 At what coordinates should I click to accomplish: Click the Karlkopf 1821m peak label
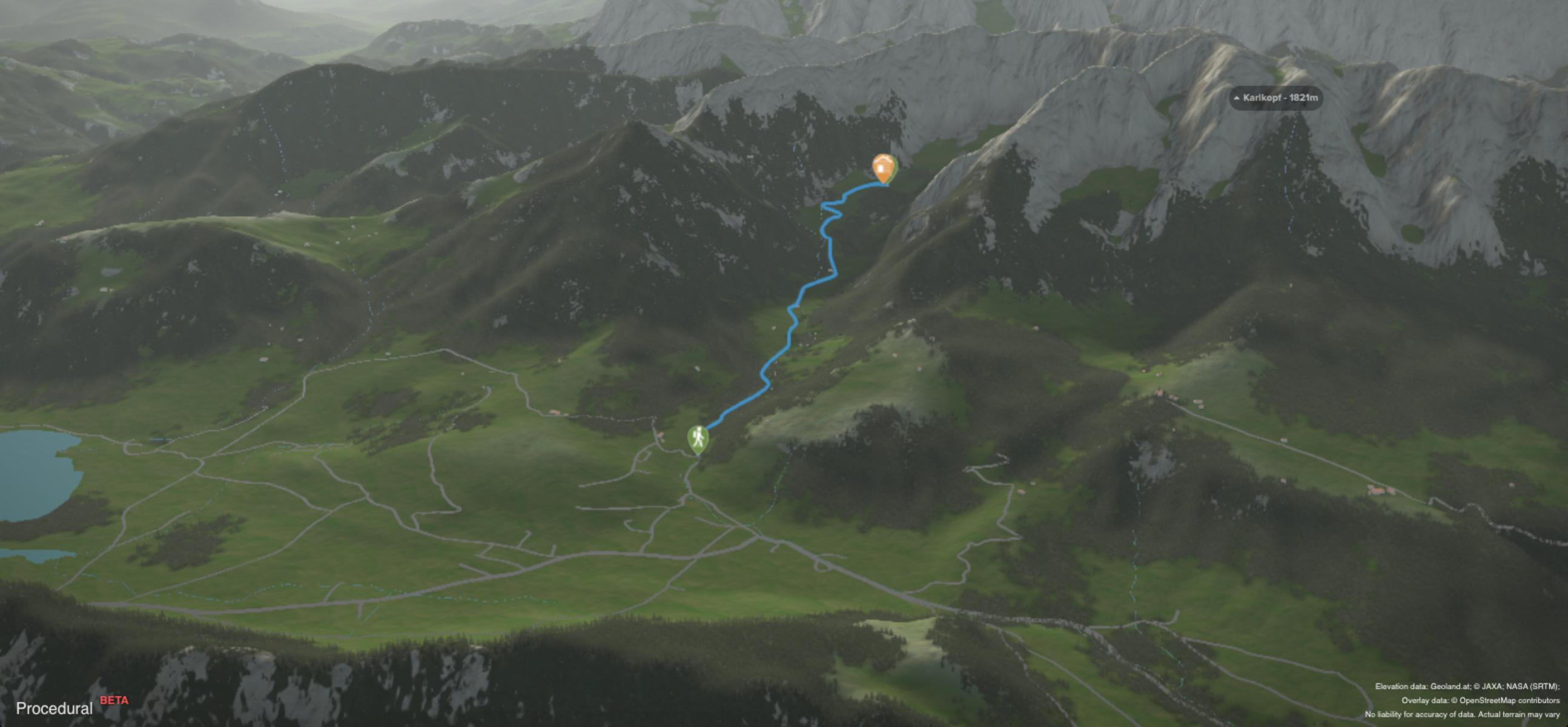point(1276,98)
